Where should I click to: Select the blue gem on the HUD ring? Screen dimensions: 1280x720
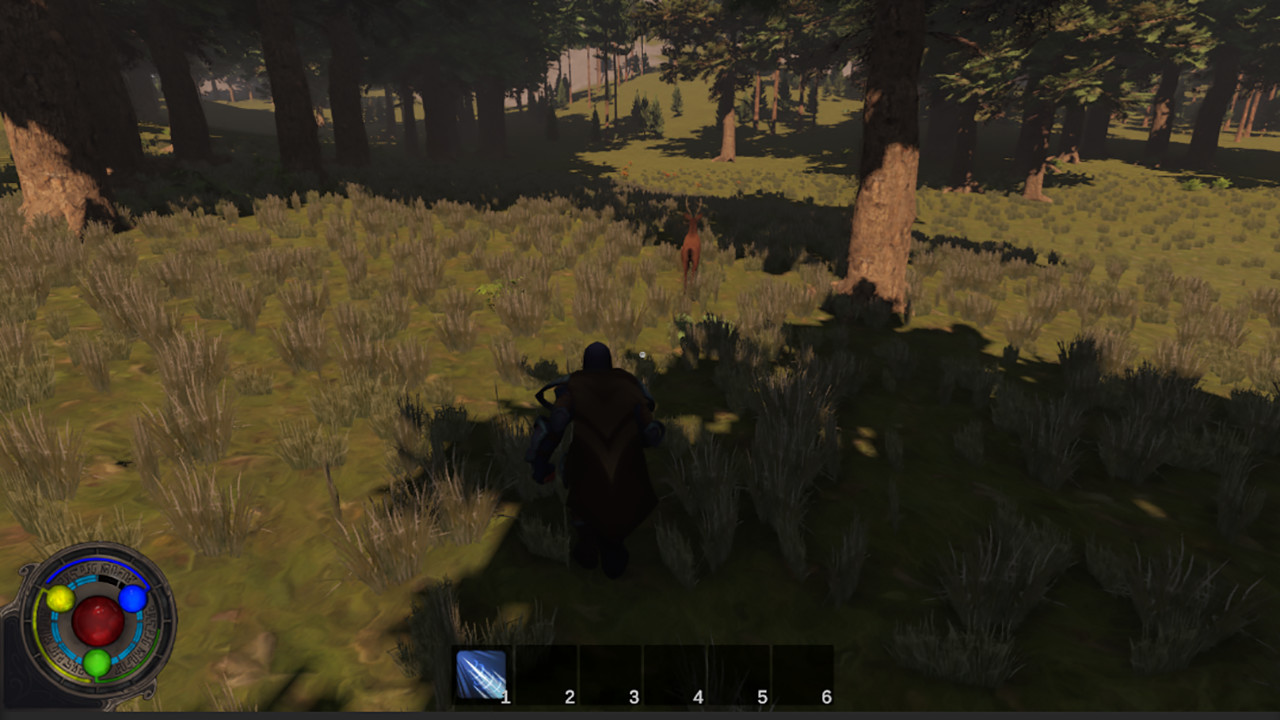[131, 599]
